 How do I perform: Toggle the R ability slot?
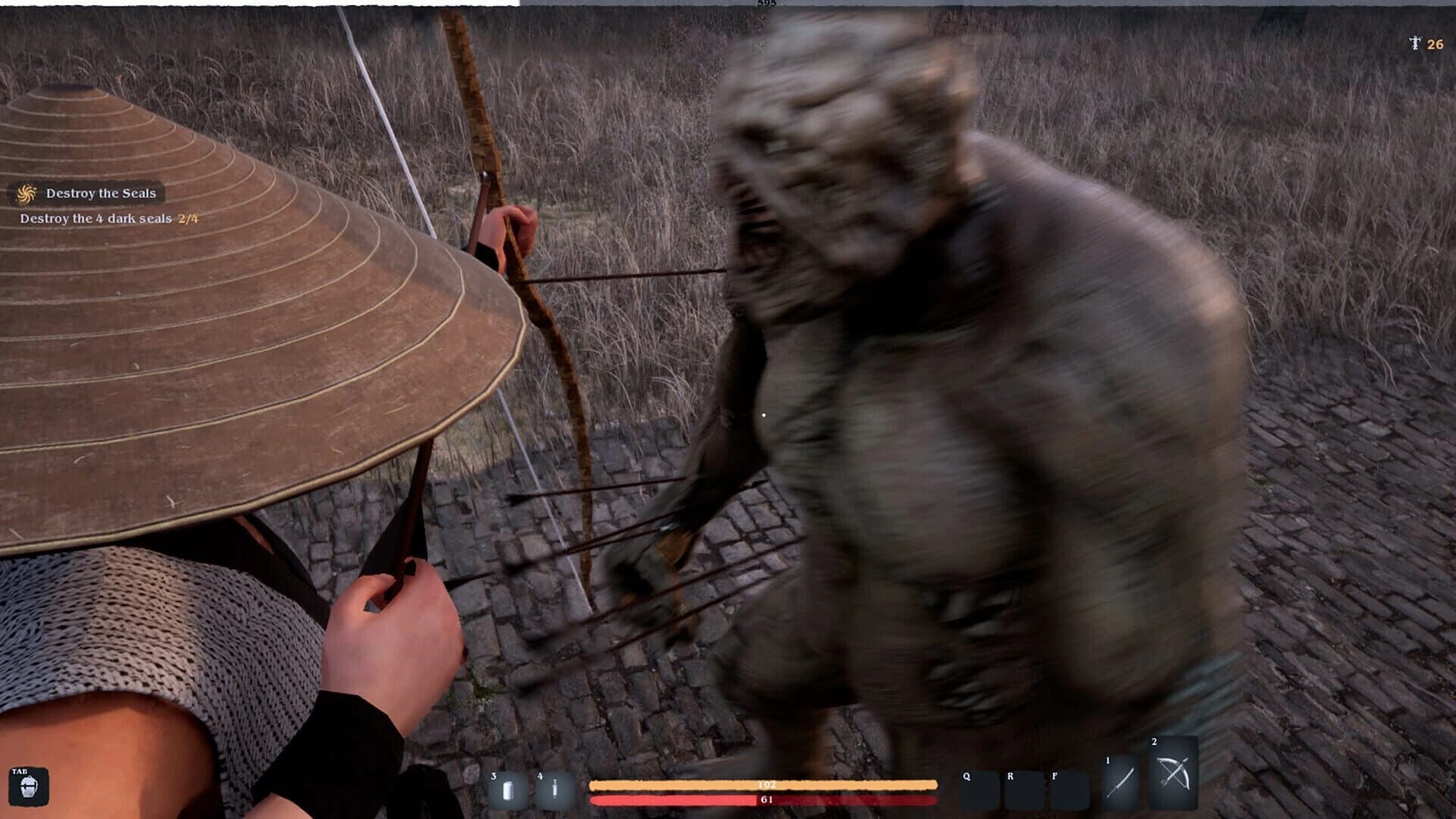tap(1023, 789)
